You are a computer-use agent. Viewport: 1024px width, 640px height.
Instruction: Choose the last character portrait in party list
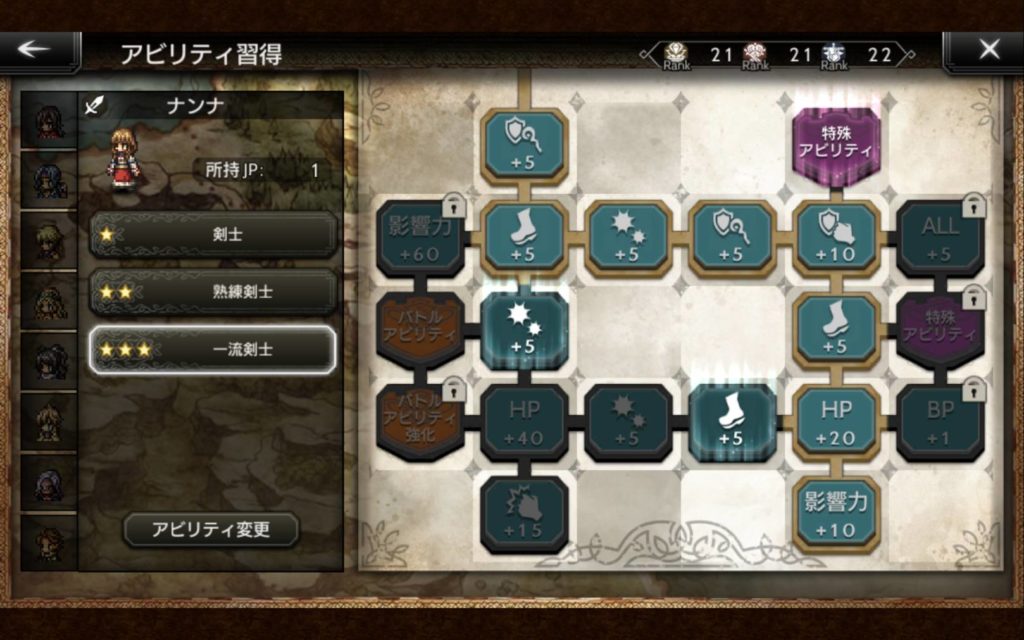pyautogui.click(x=49, y=543)
